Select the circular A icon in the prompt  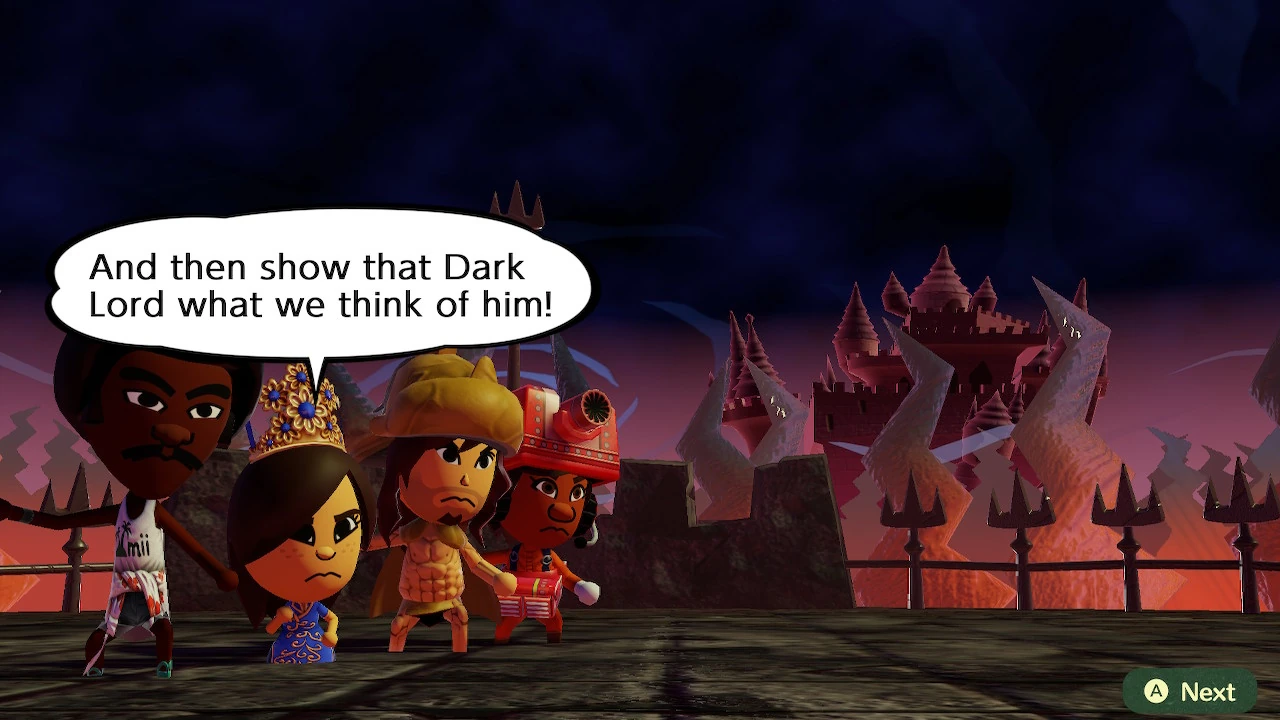(1155, 691)
